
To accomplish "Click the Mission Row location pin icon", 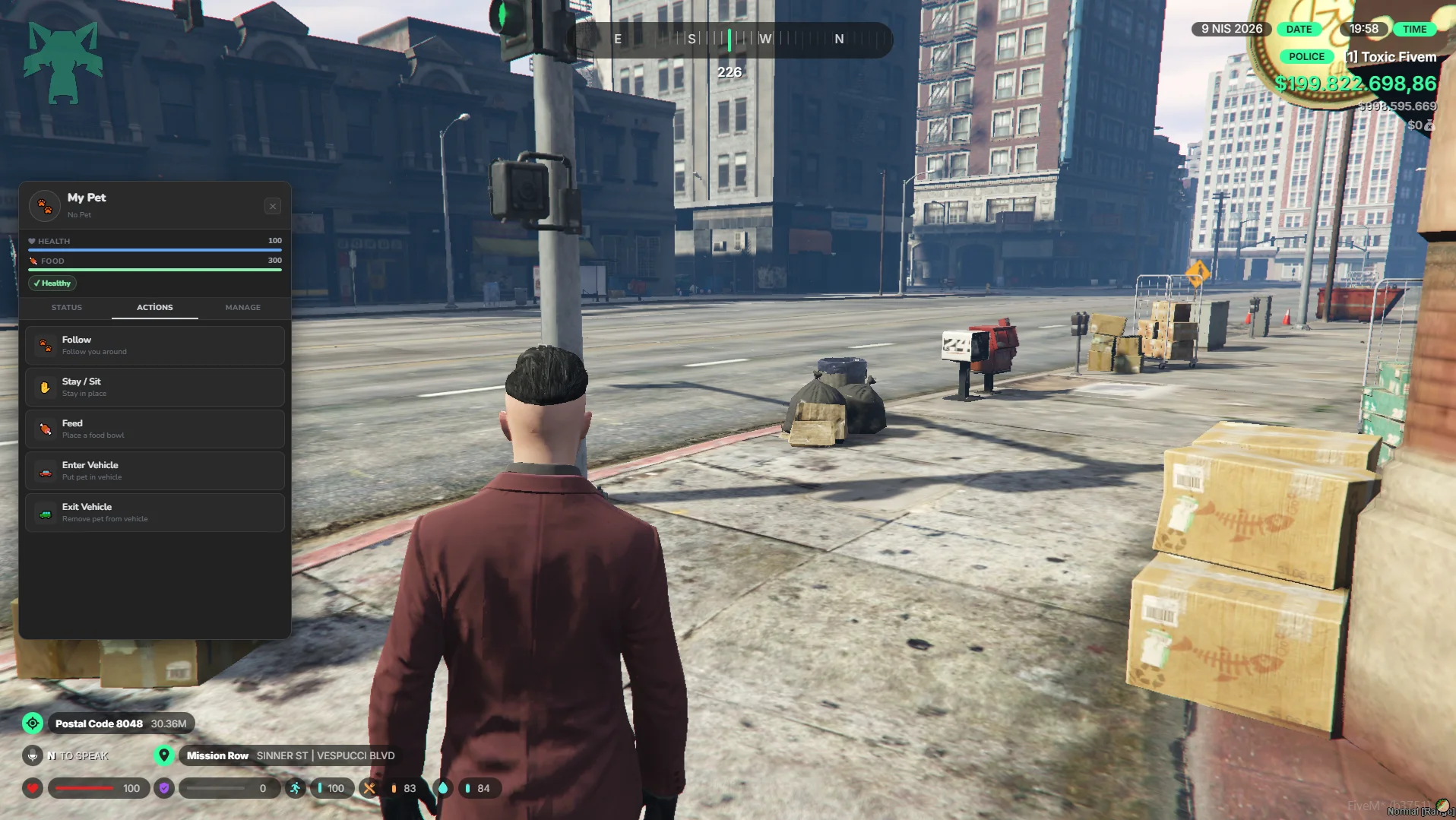I will tap(163, 755).
